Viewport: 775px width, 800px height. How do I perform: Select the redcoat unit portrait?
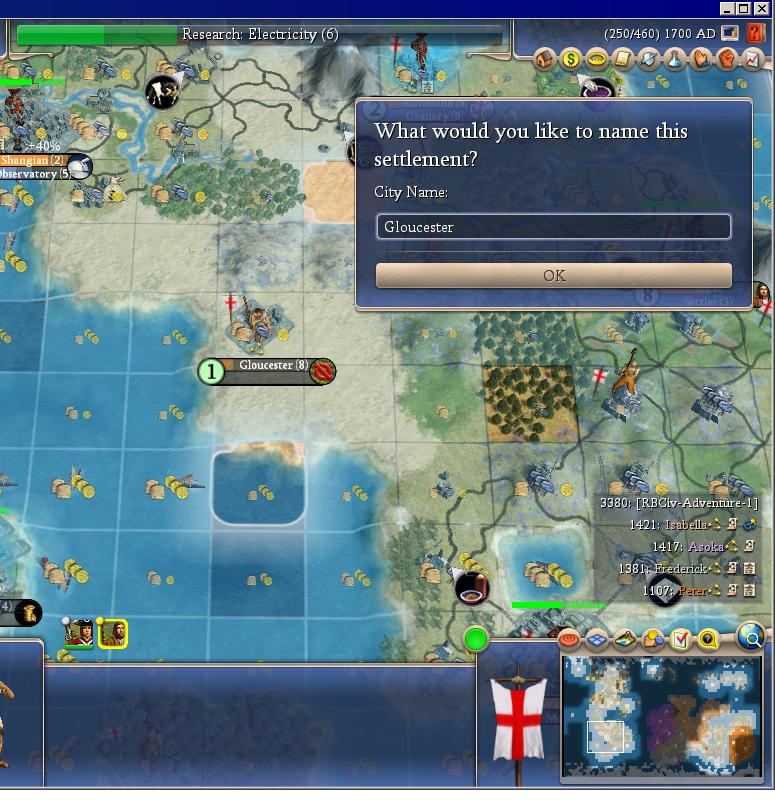tap(82, 633)
